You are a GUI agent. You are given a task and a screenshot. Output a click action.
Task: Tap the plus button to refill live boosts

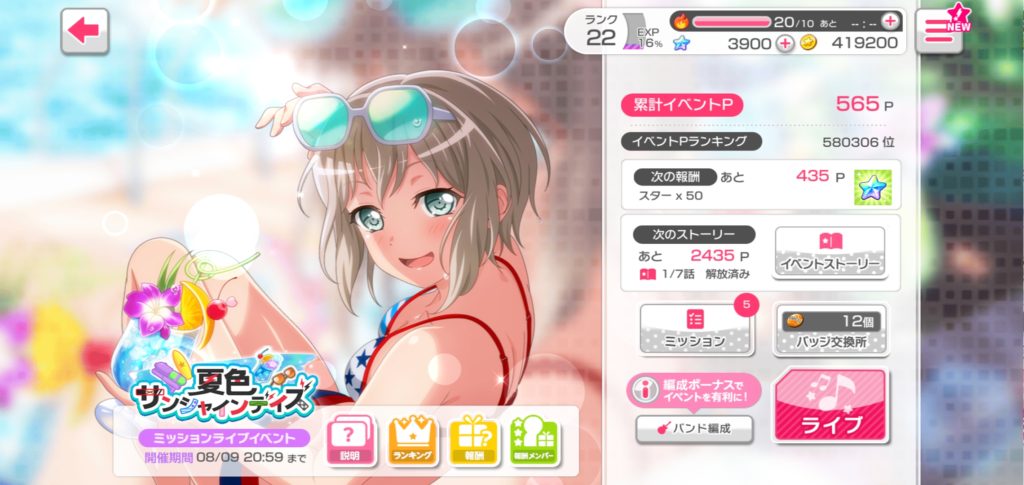click(x=891, y=20)
